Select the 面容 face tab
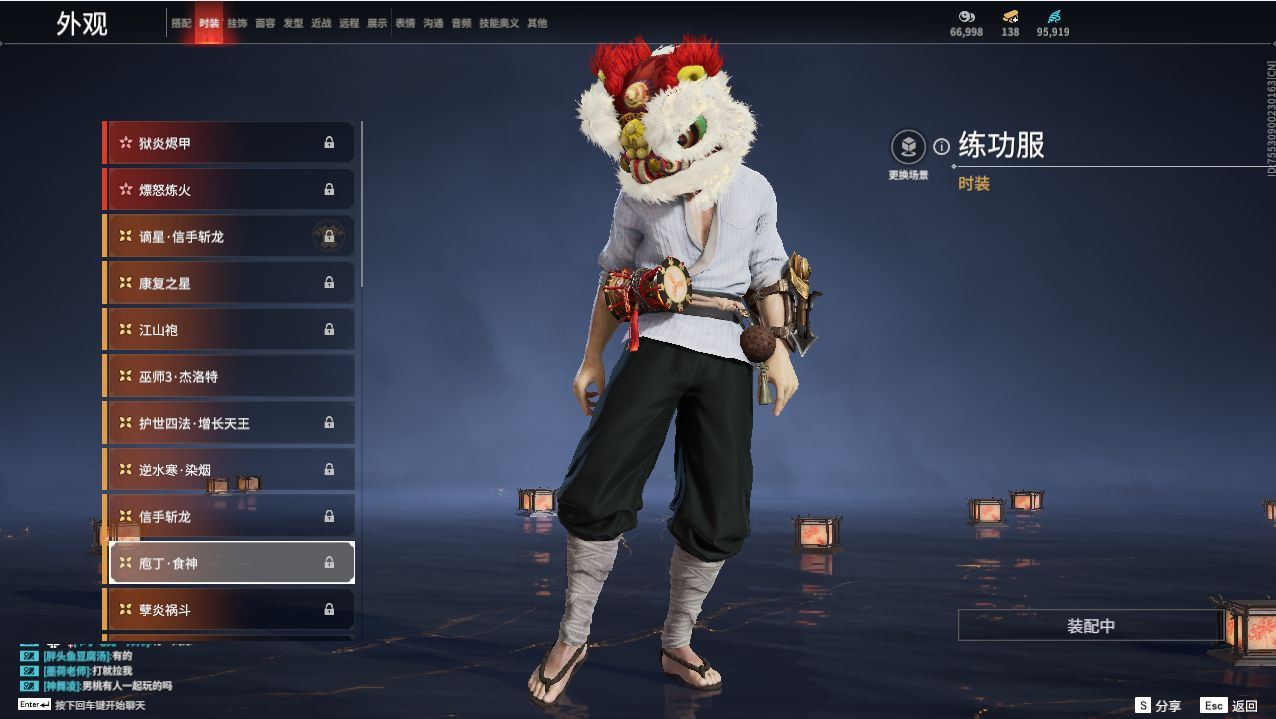1276x719 pixels. click(265, 23)
